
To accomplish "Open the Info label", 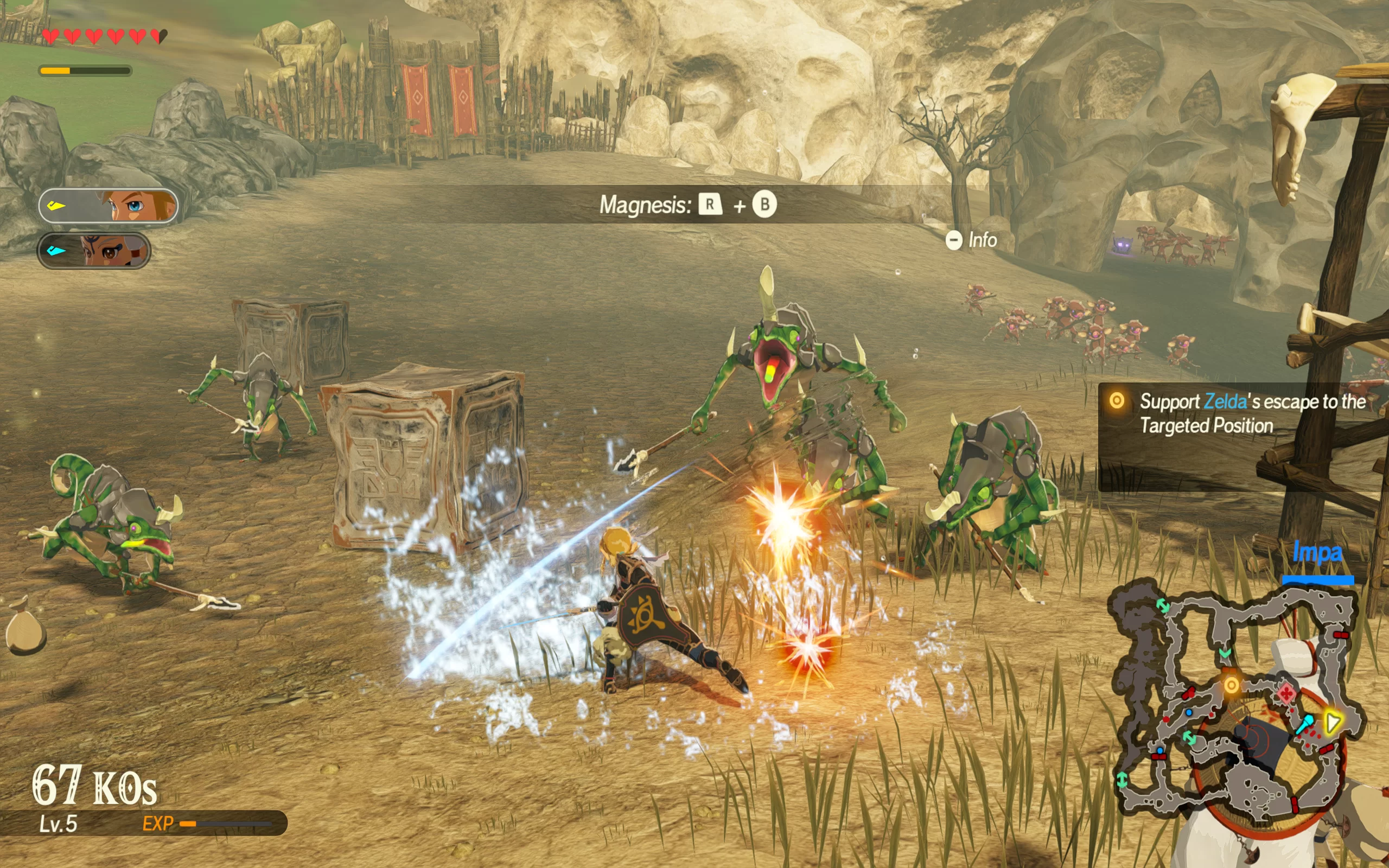I will [x=972, y=240].
